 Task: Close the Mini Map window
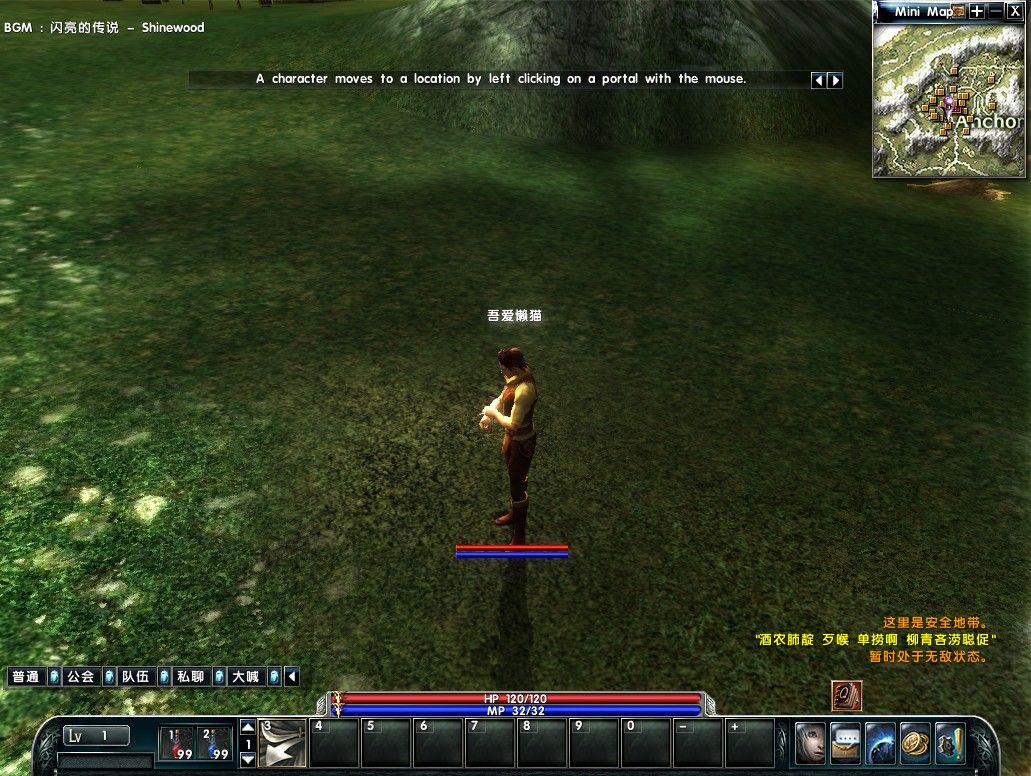(x=1014, y=11)
